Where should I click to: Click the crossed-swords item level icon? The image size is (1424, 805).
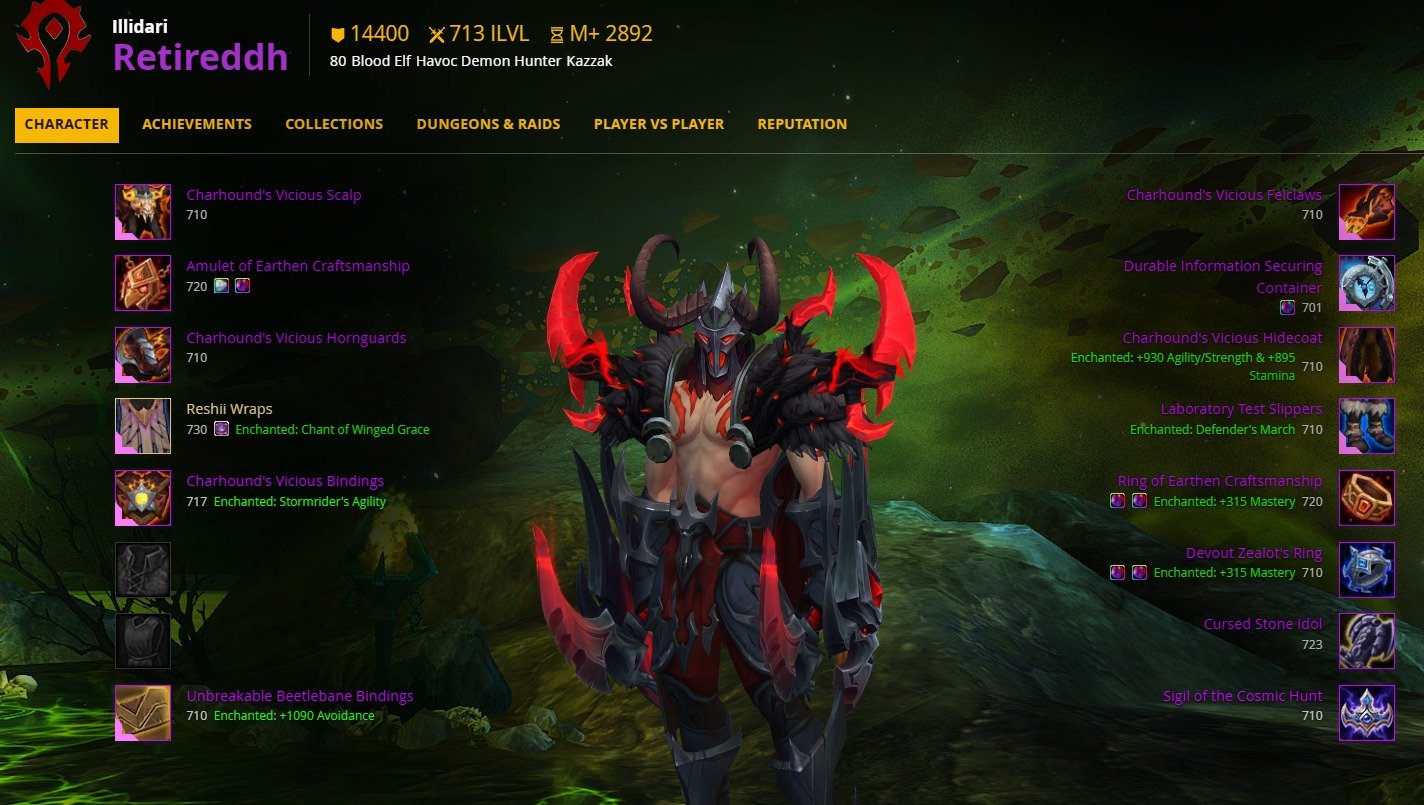click(x=437, y=33)
